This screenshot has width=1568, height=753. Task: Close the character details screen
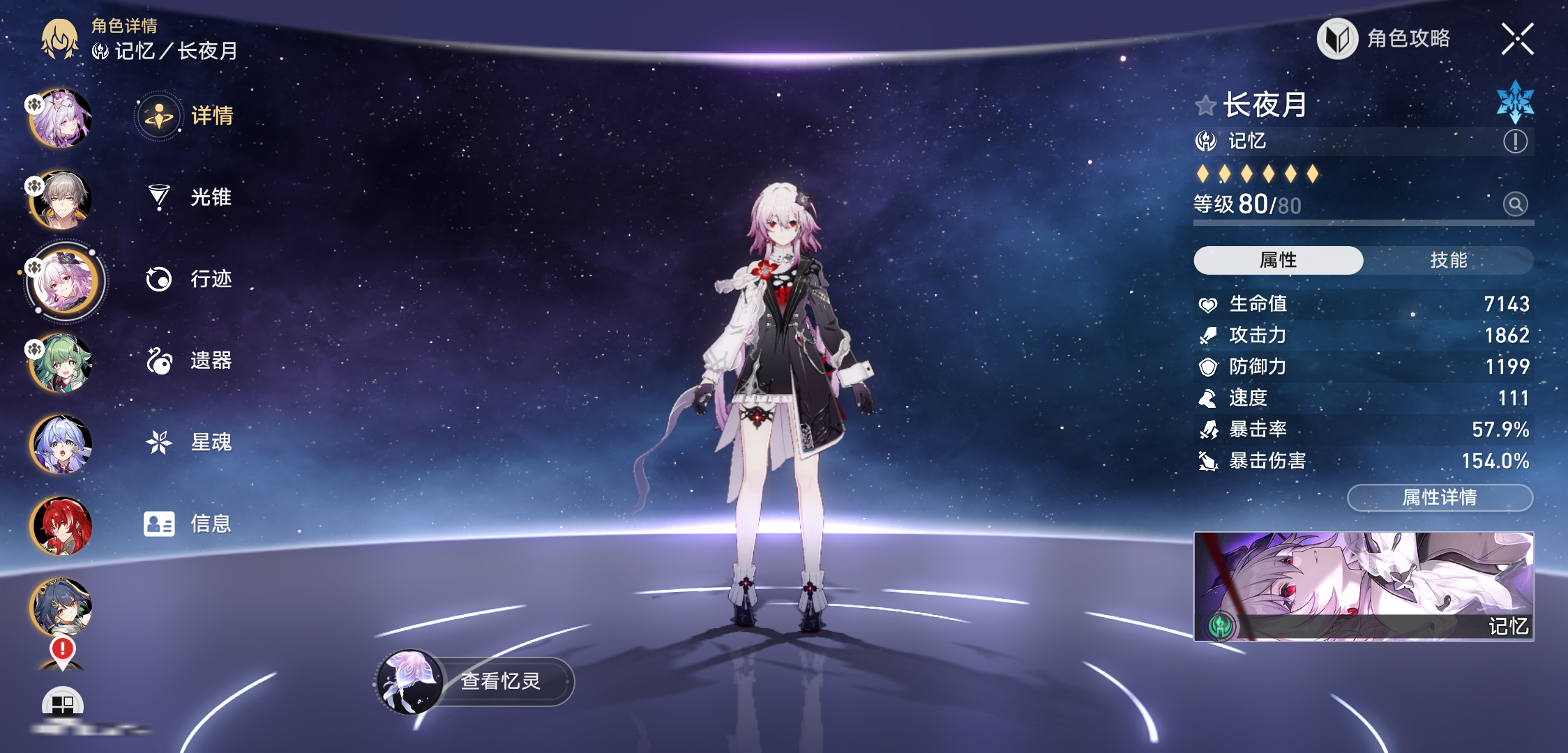click(1517, 39)
